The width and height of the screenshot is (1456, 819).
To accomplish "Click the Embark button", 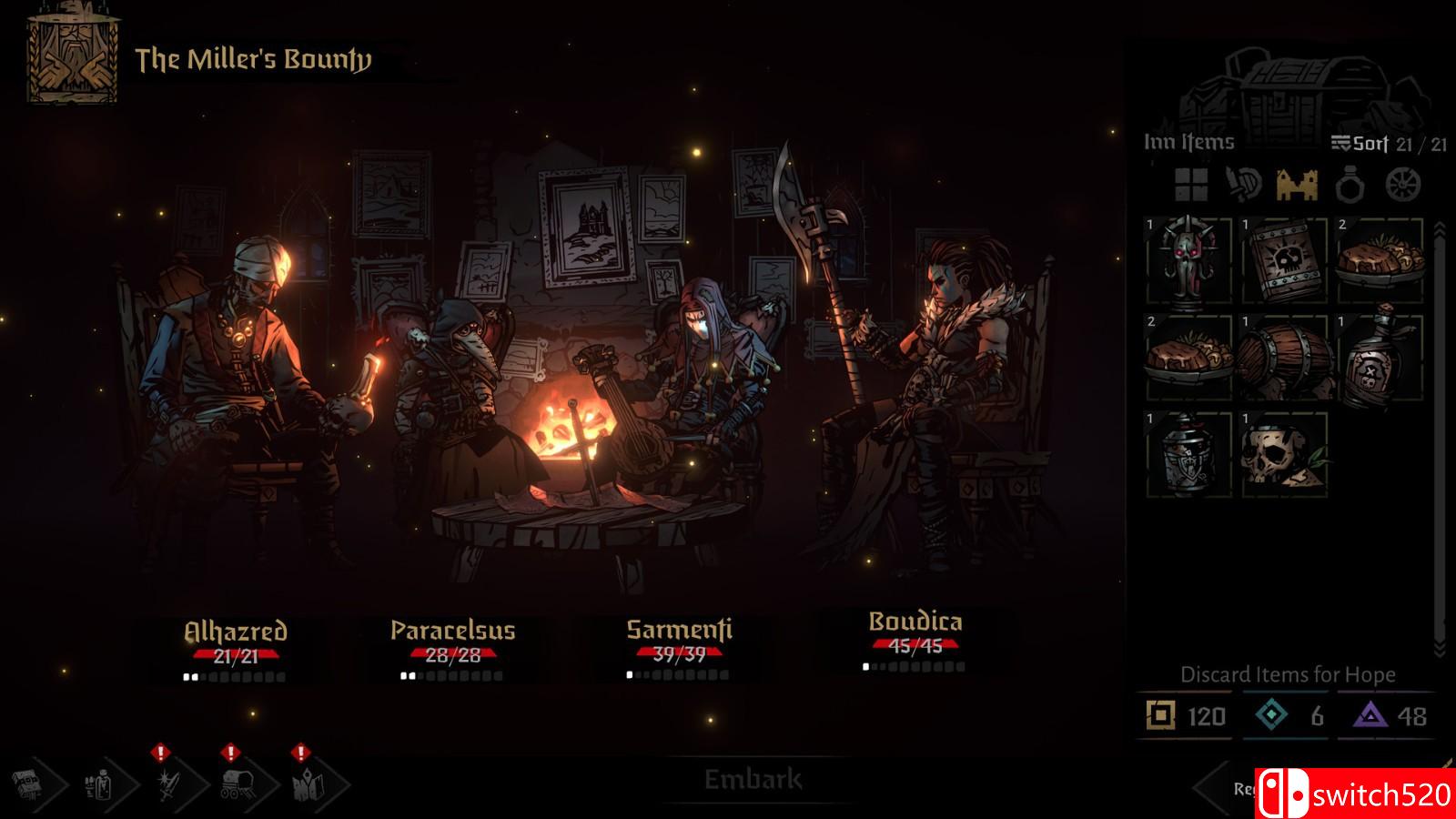I will (x=753, y=779).
